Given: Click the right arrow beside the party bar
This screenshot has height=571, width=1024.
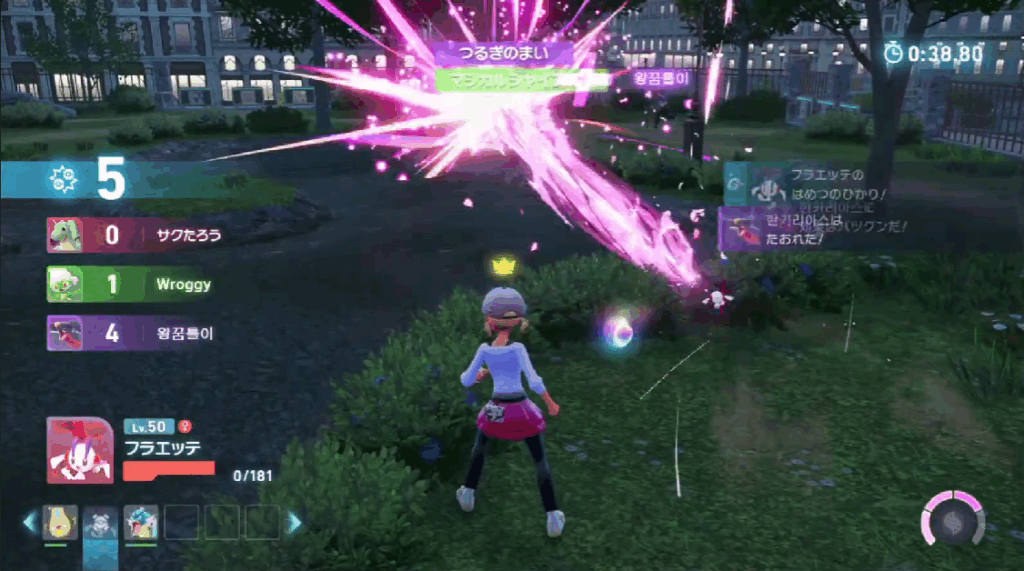Looking at the screenshot, I should pyautogui.click(x=295, y=522).
